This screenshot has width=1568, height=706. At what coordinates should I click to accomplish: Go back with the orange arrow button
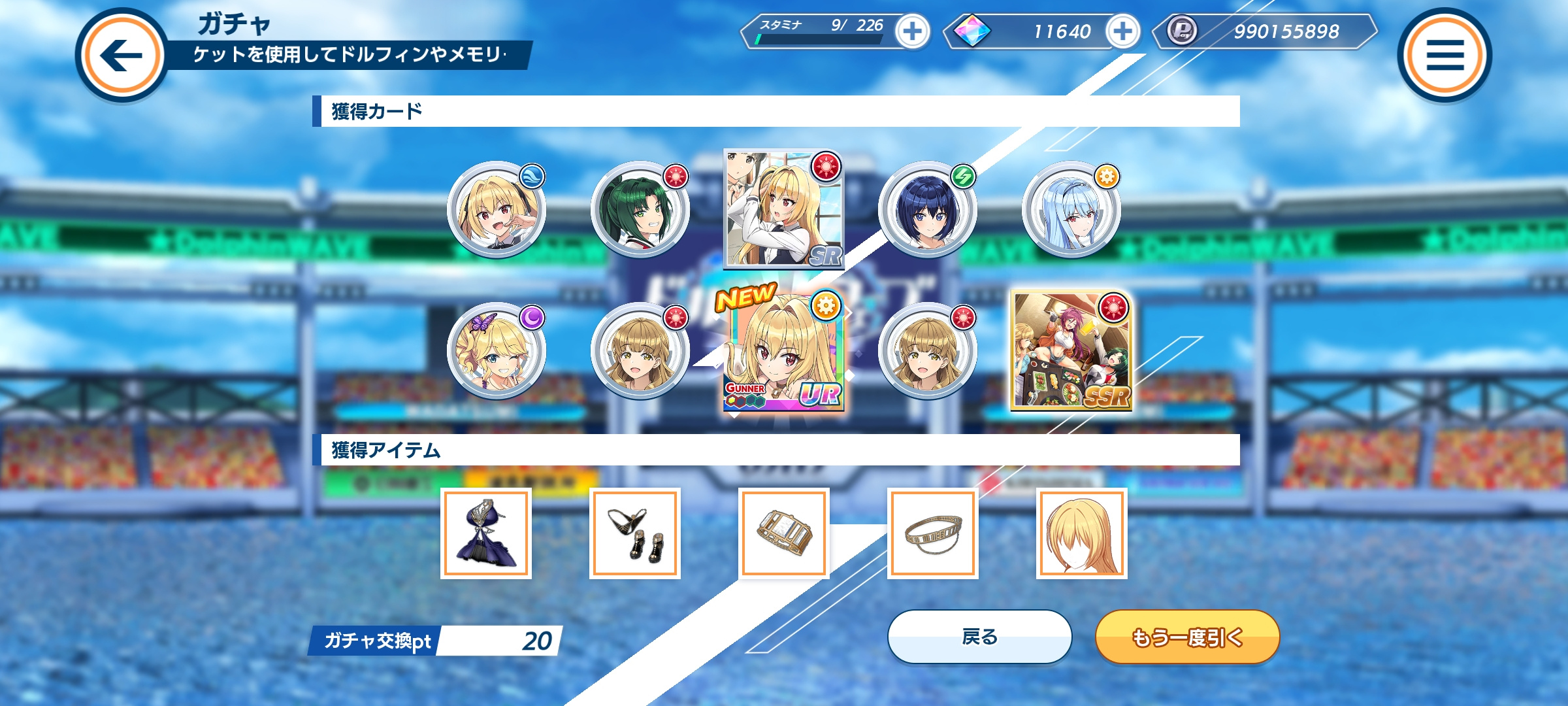pyautogui.click(x=122, y=56)
